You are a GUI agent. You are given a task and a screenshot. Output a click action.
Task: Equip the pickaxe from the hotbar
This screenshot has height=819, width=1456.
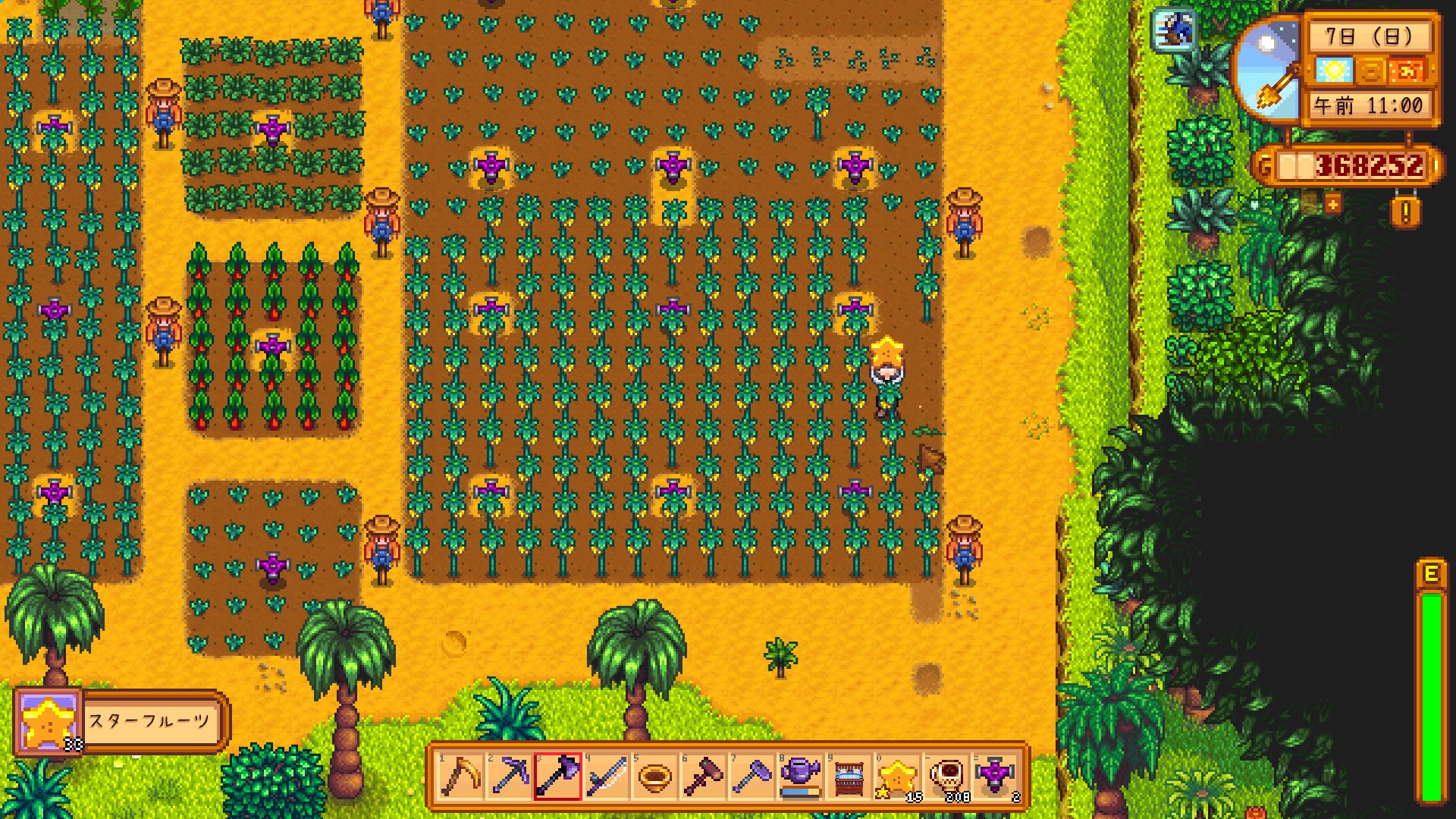(509, 777)
